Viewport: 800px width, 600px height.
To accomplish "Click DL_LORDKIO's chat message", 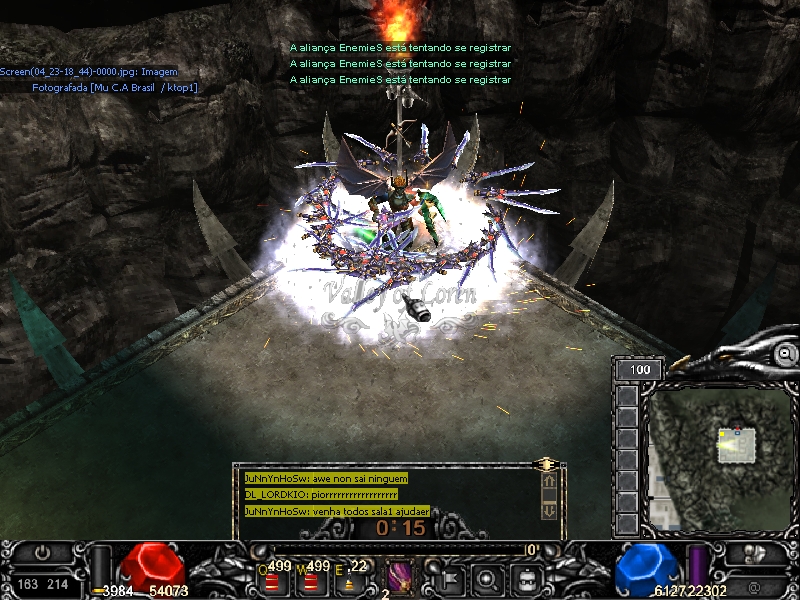I will 321,495.
